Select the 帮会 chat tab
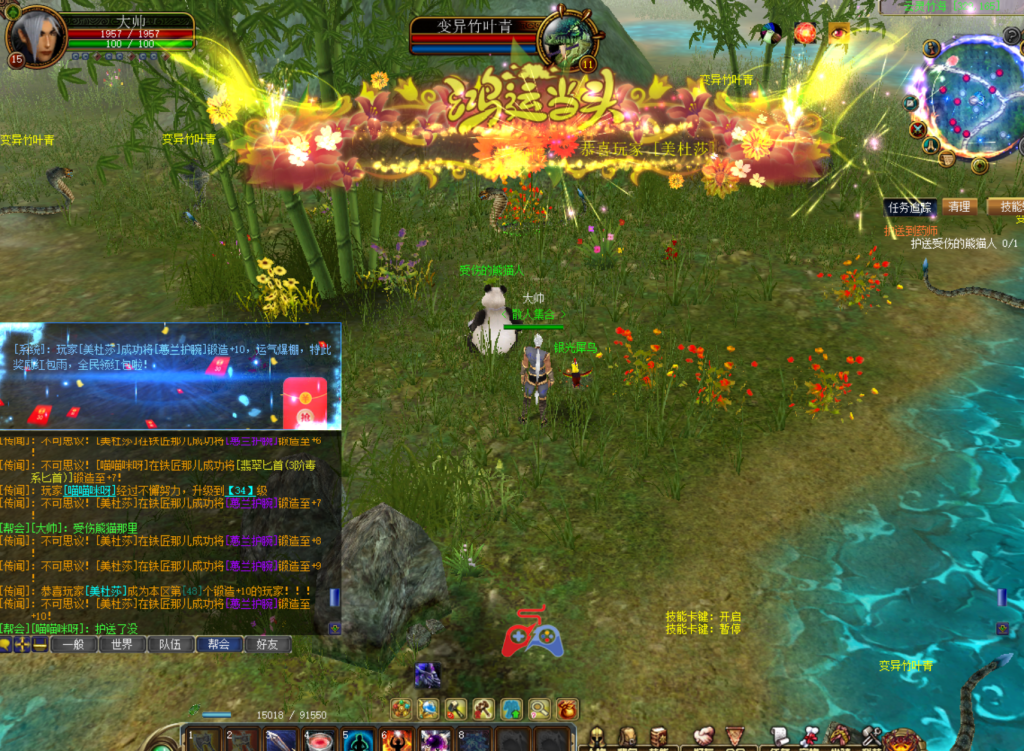Image resolution: width=1024 pixels, height=751 pixels. [219, 645]
